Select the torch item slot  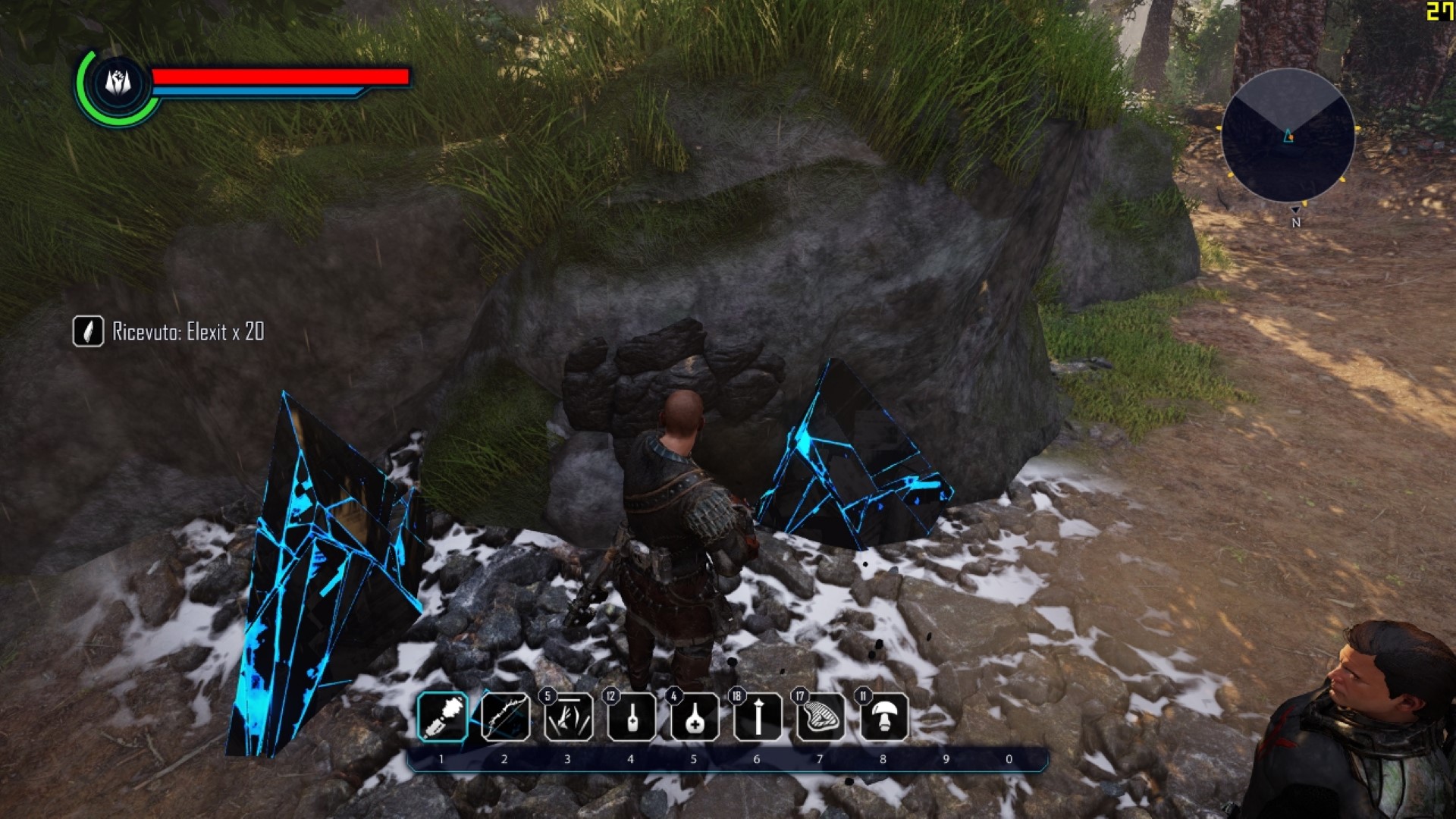[x=758, y=717]
